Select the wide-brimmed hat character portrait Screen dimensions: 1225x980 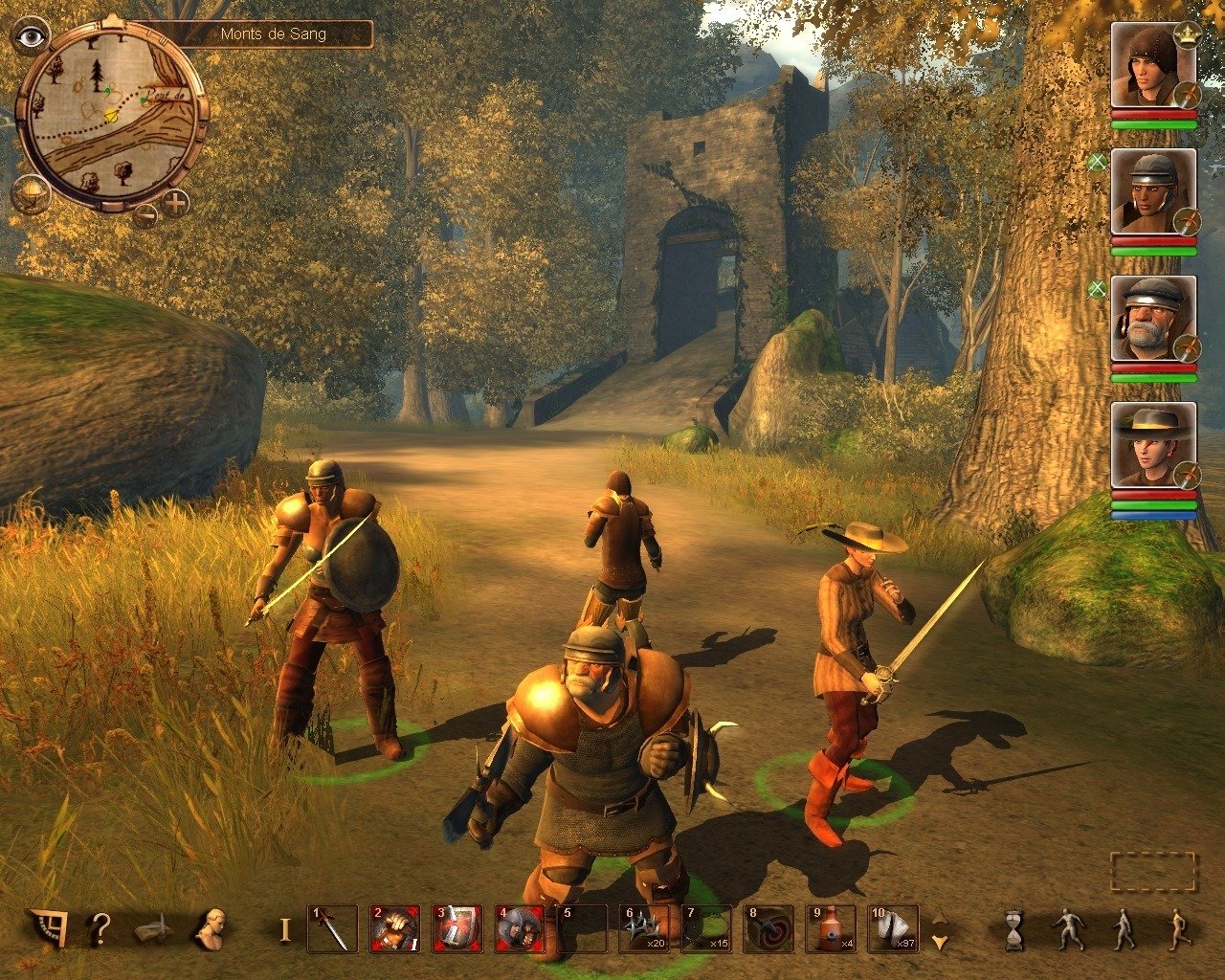point(1152,445)
